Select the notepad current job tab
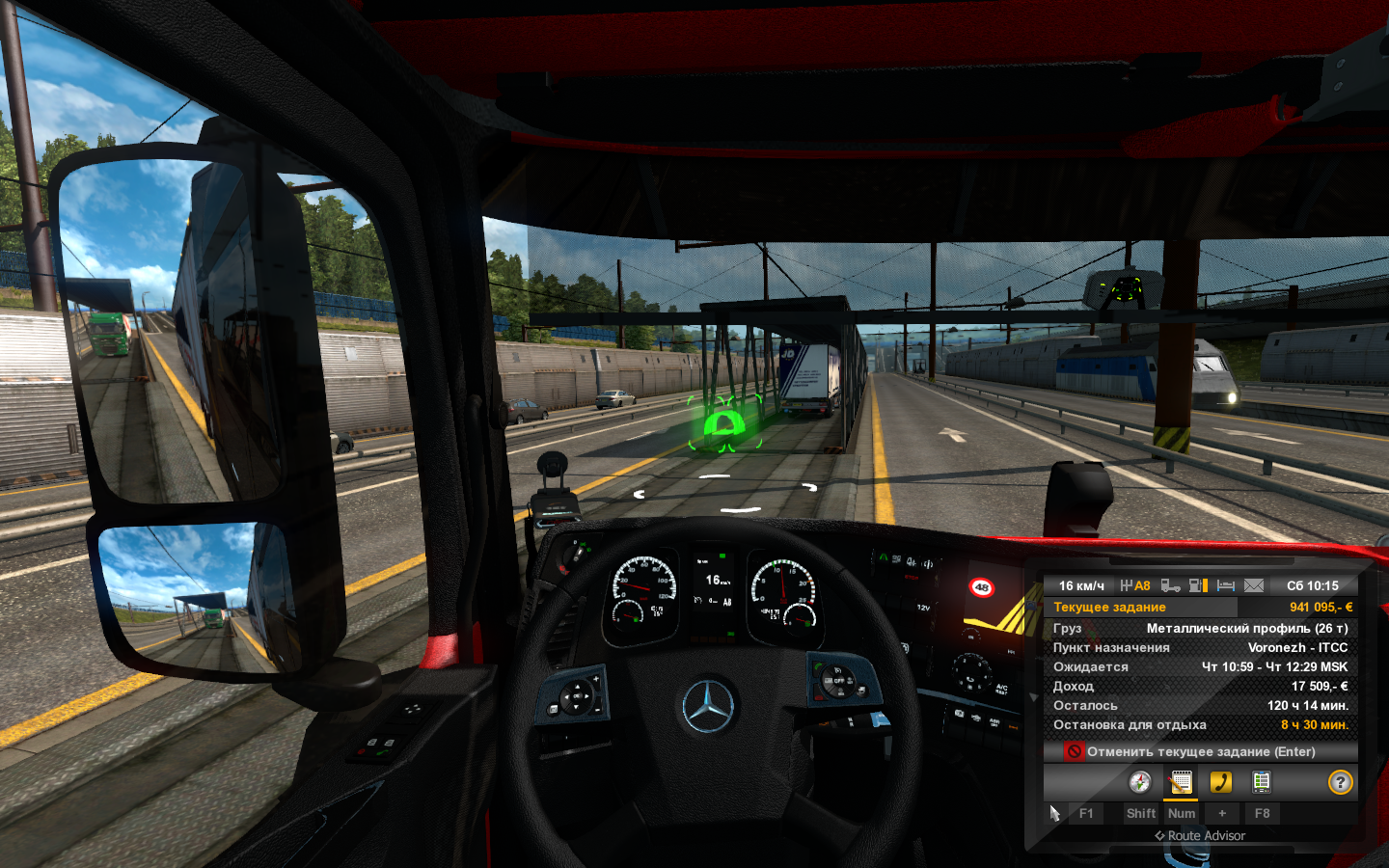This screenshot has width=1389, height=868. tap(1181, 782)
